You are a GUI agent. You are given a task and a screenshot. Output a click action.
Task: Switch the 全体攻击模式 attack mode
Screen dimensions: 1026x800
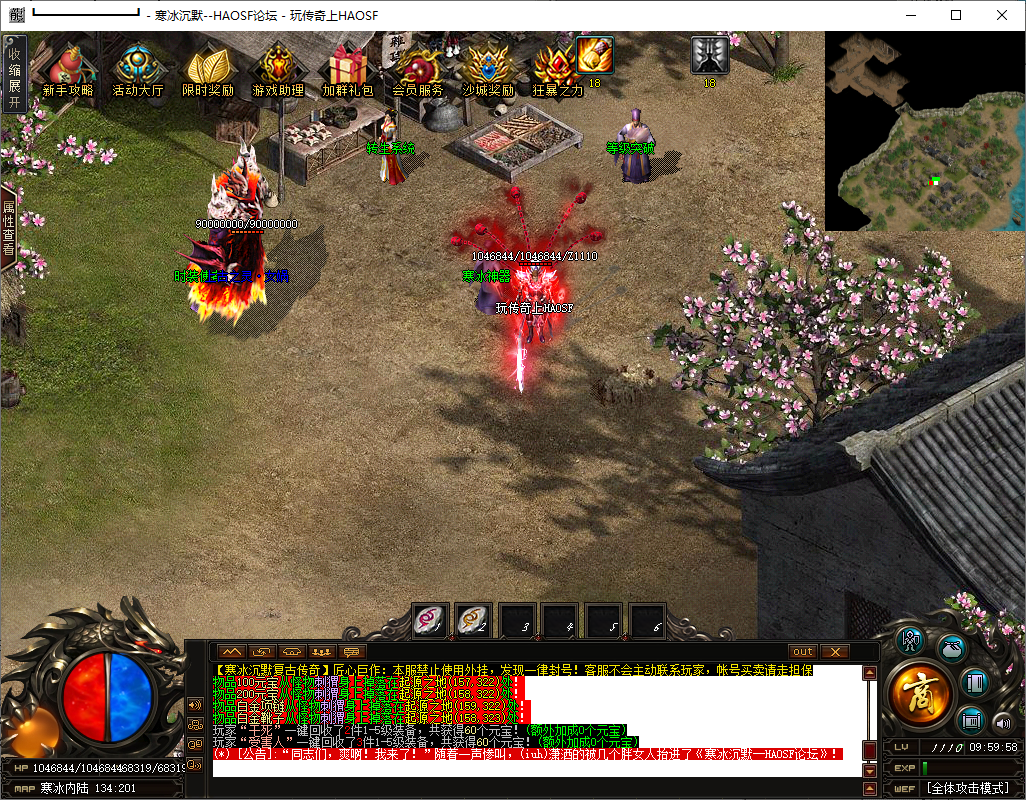[x=969, y=788]
